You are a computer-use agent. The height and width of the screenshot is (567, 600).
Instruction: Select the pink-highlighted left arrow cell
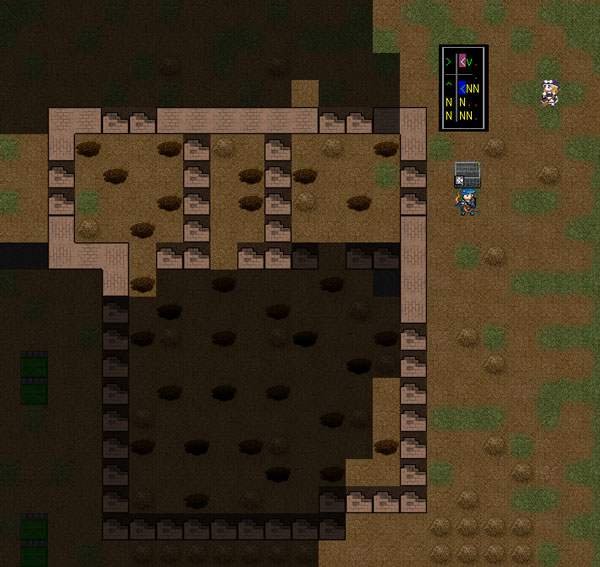[462, 62]
